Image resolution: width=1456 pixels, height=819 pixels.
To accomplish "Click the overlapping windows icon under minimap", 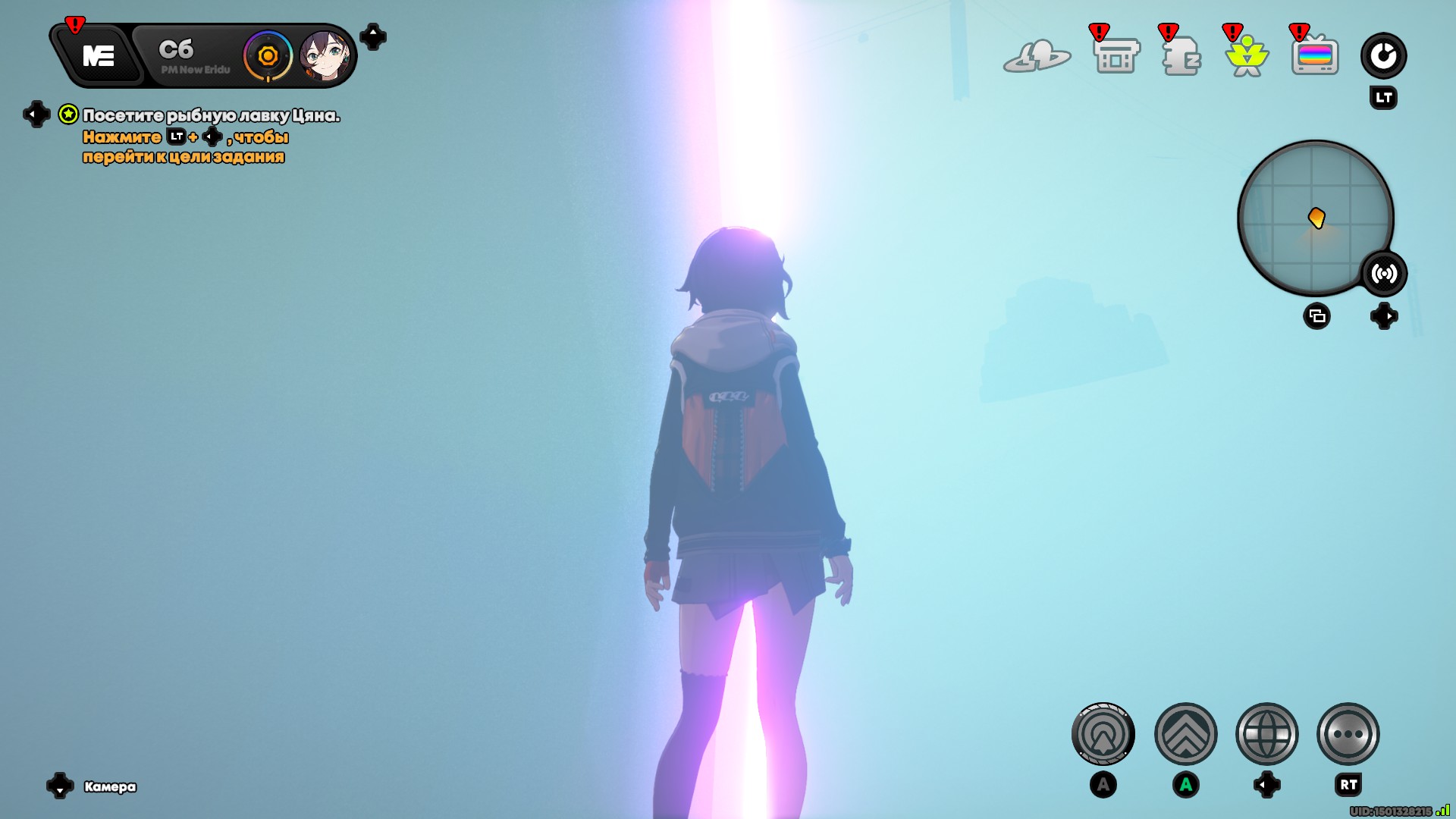I will click(x=1316, y=316).
